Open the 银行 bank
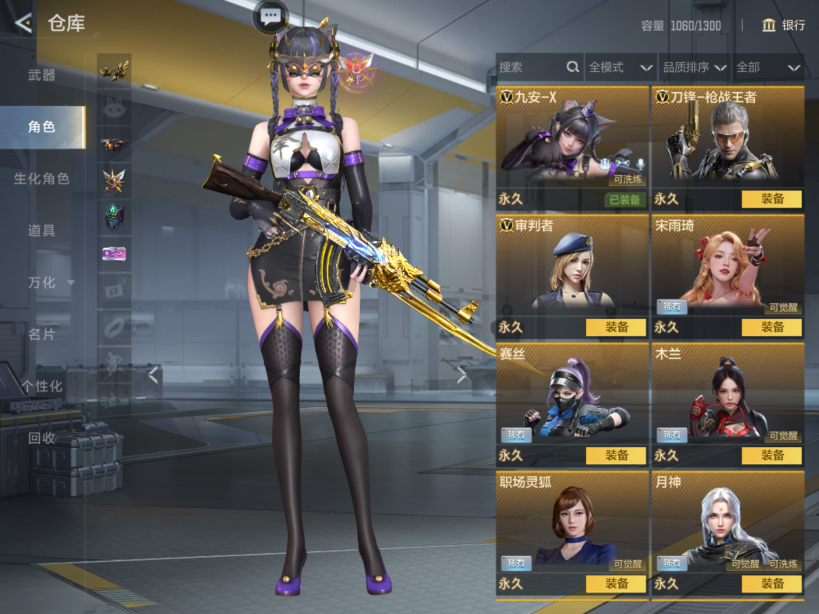This screenshot has width=819, height=614. click(x=783, y=25)
